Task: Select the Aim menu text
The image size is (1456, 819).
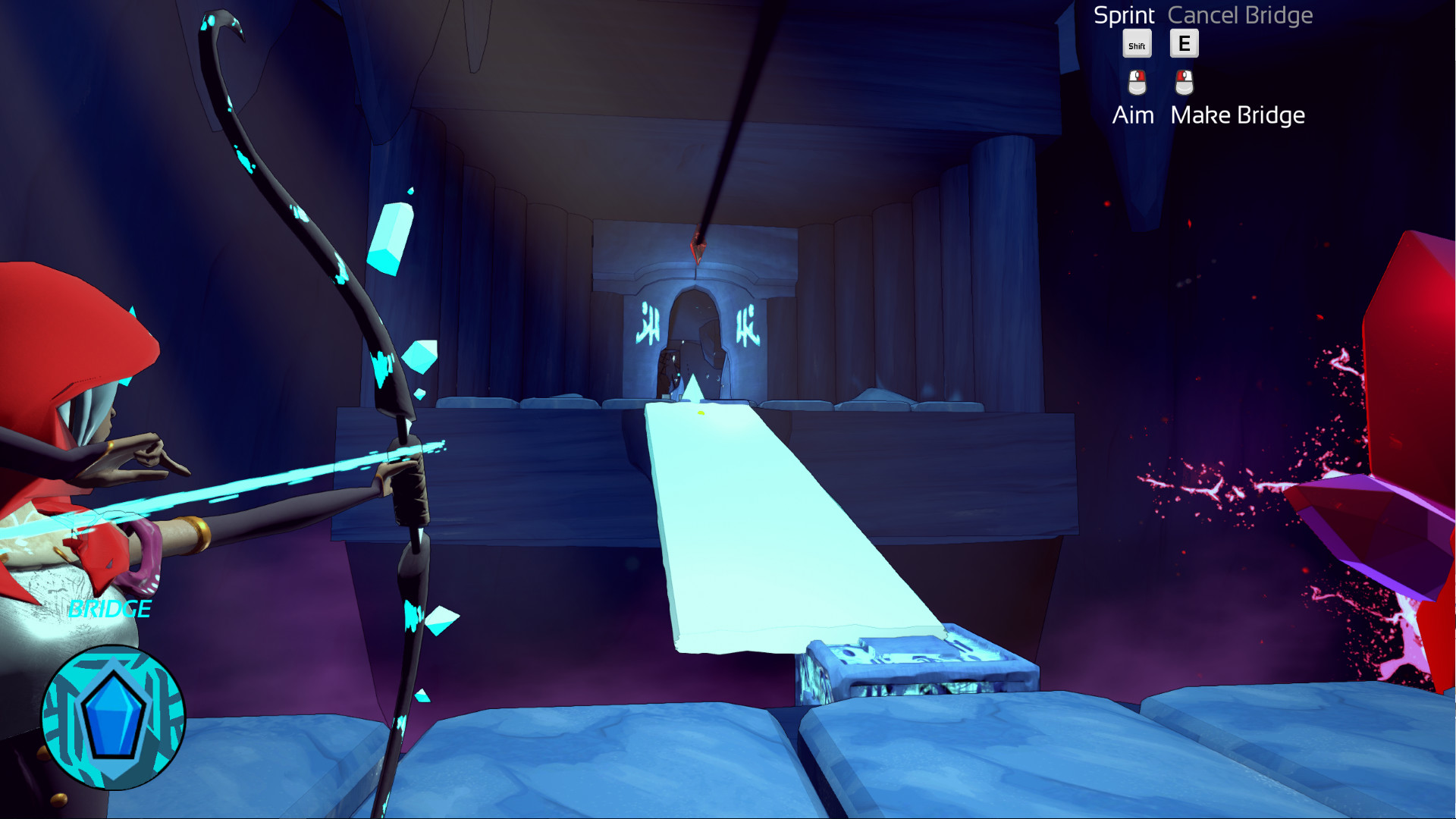Action: (1132, 115)
